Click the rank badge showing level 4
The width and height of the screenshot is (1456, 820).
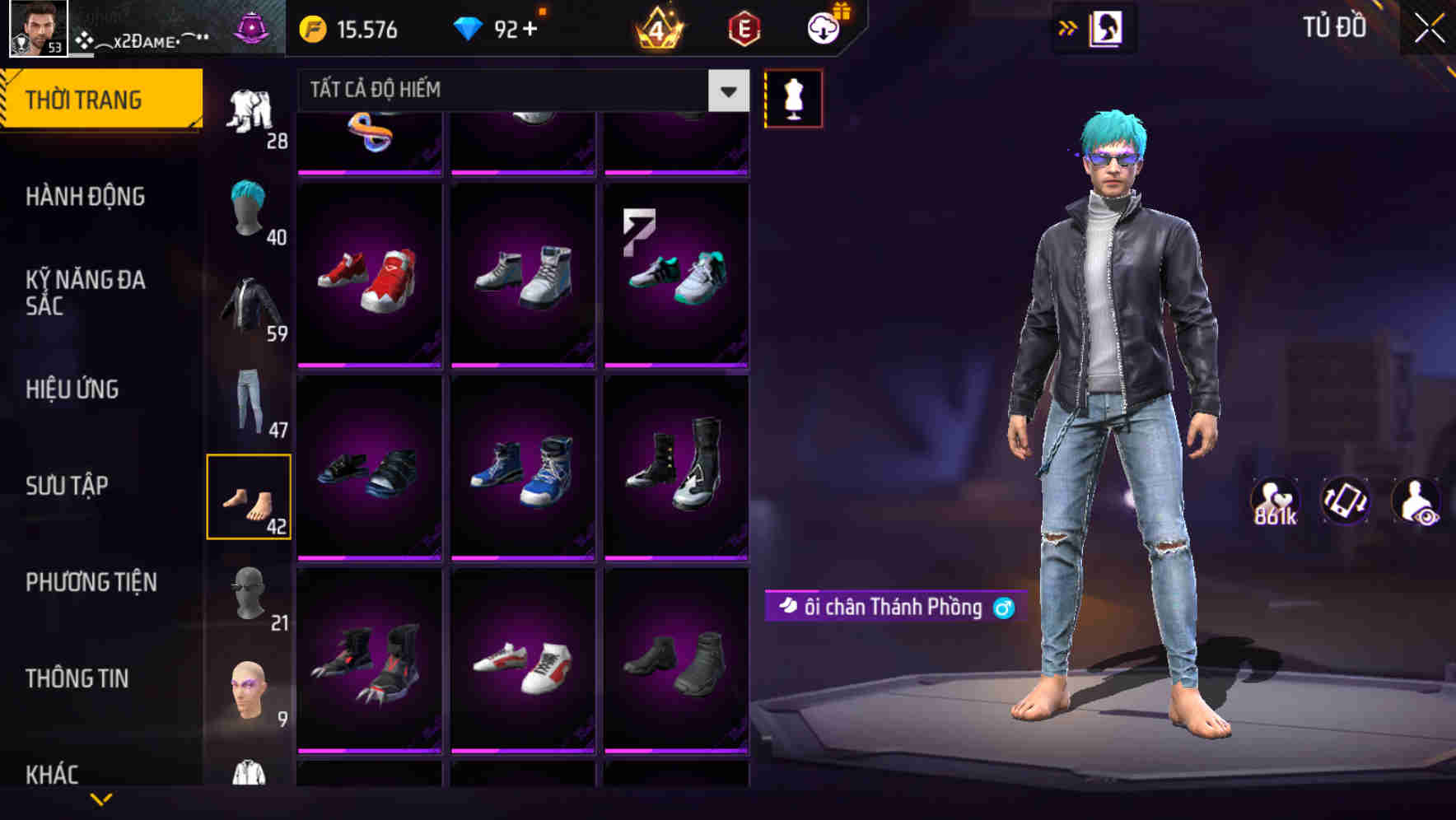659,29
